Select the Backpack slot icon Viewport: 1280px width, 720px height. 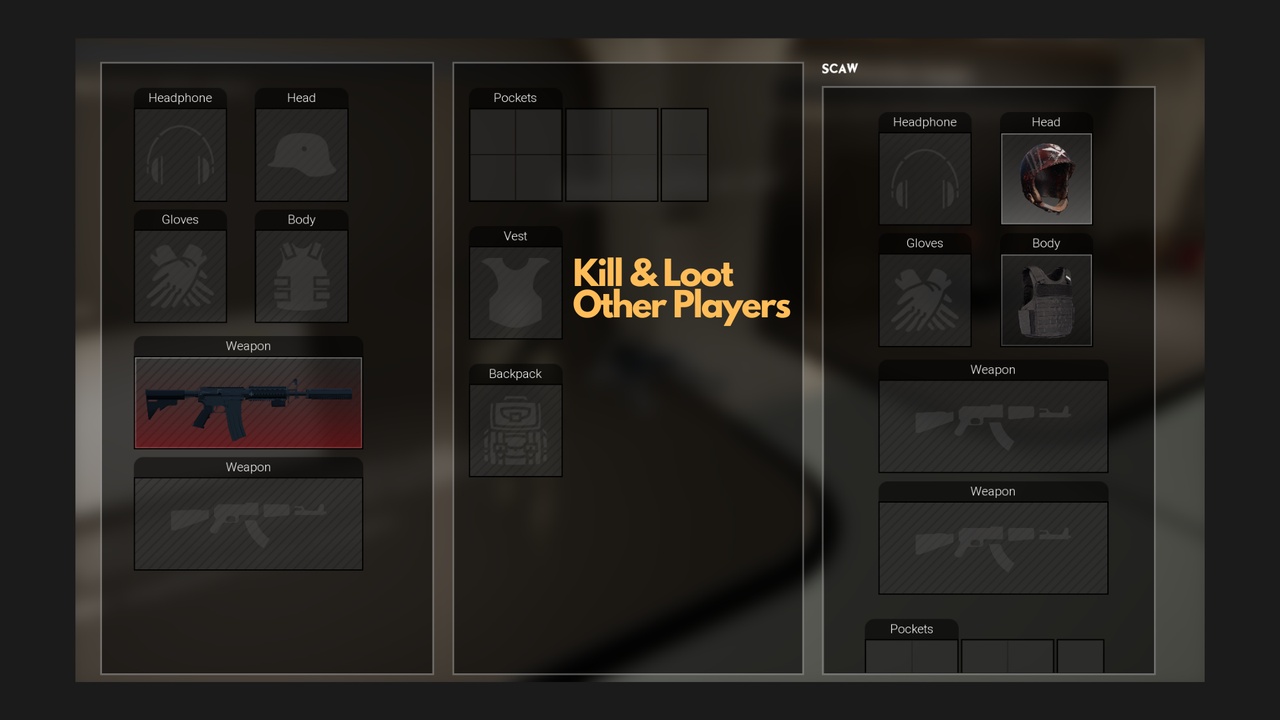pyautogui.click(x=515, y=425)
